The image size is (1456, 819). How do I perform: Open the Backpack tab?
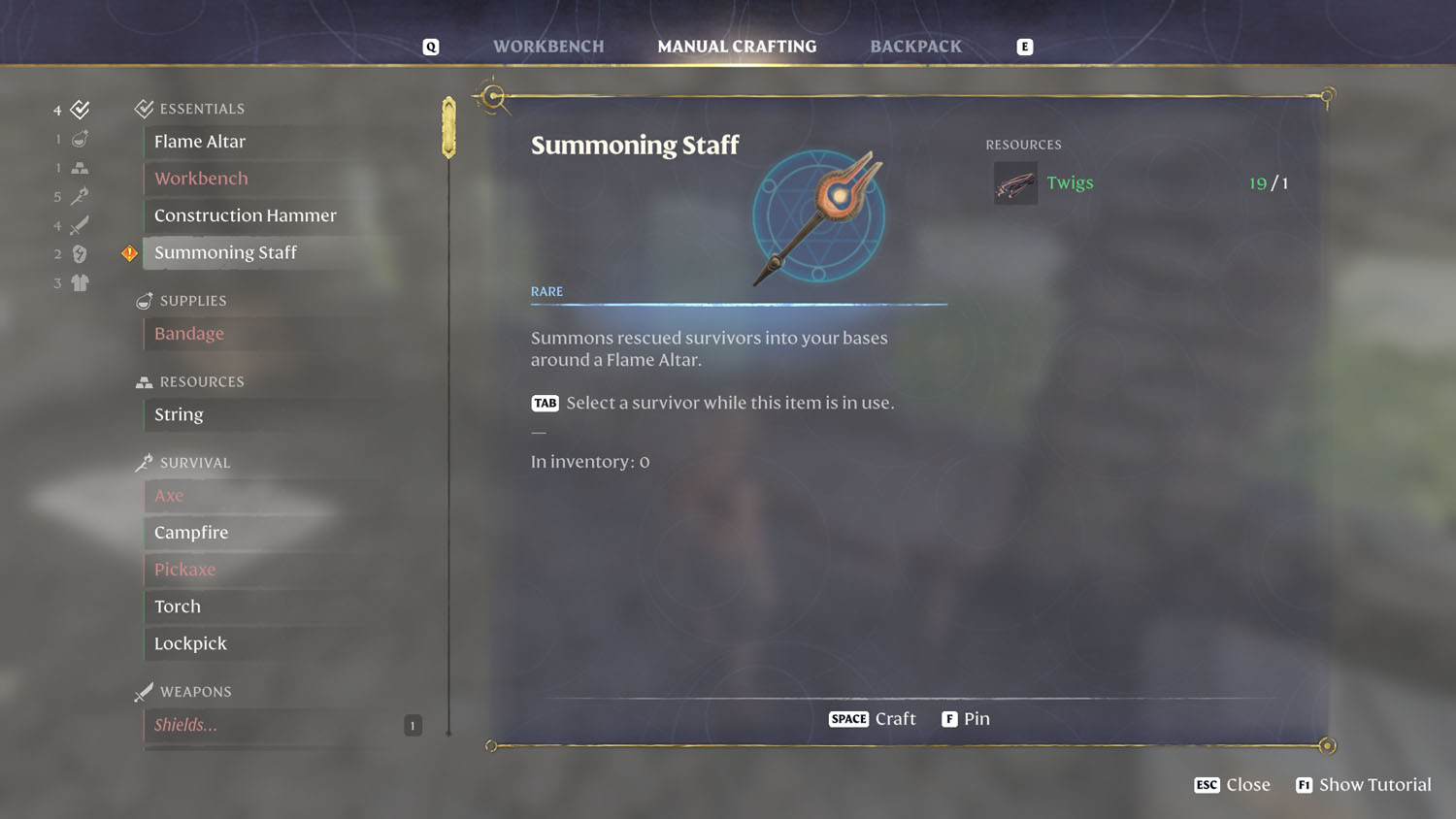pos(915,47)
